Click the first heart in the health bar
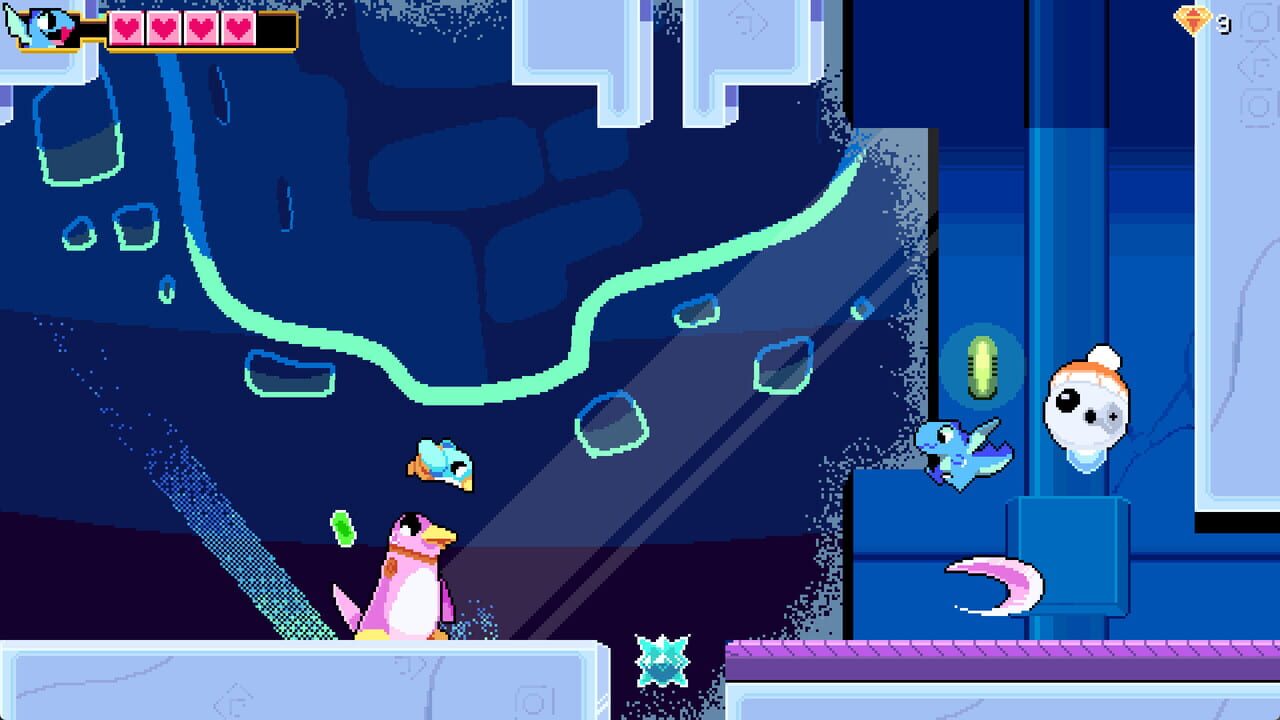Screen dimensions: 1280x720 click(x=125, y=28)
